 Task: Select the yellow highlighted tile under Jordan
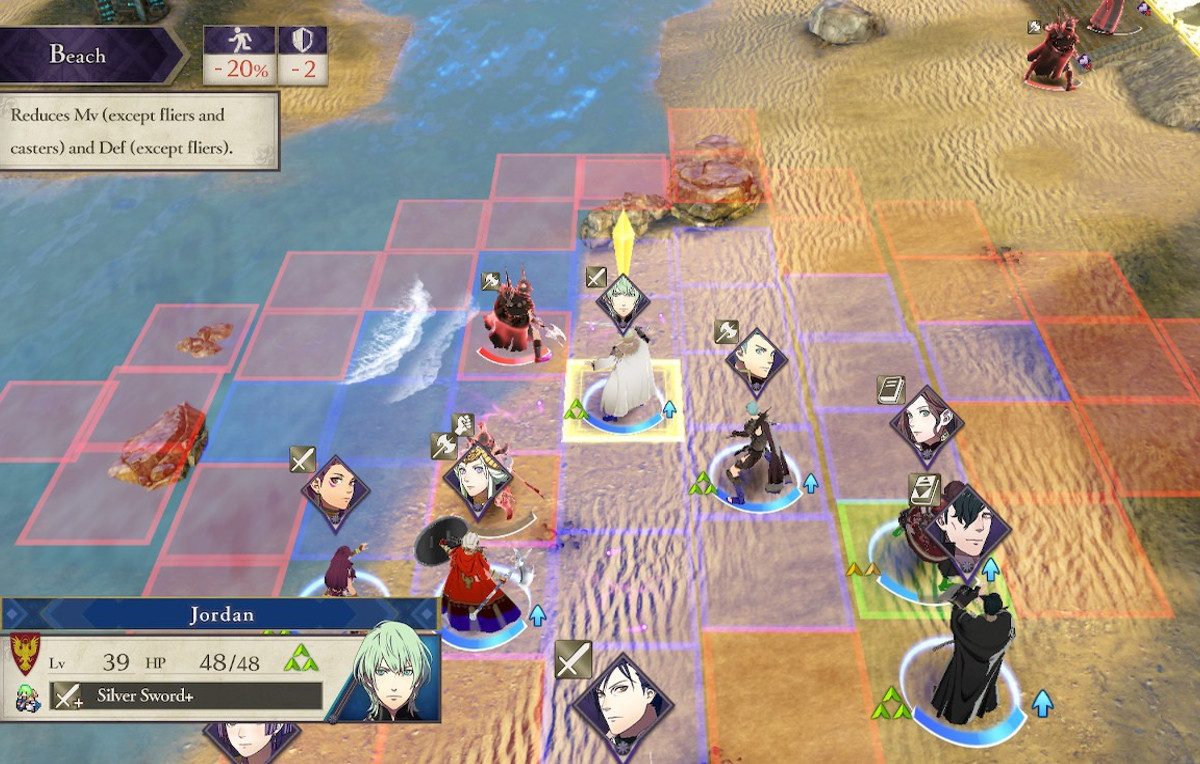tap(622, 402)
